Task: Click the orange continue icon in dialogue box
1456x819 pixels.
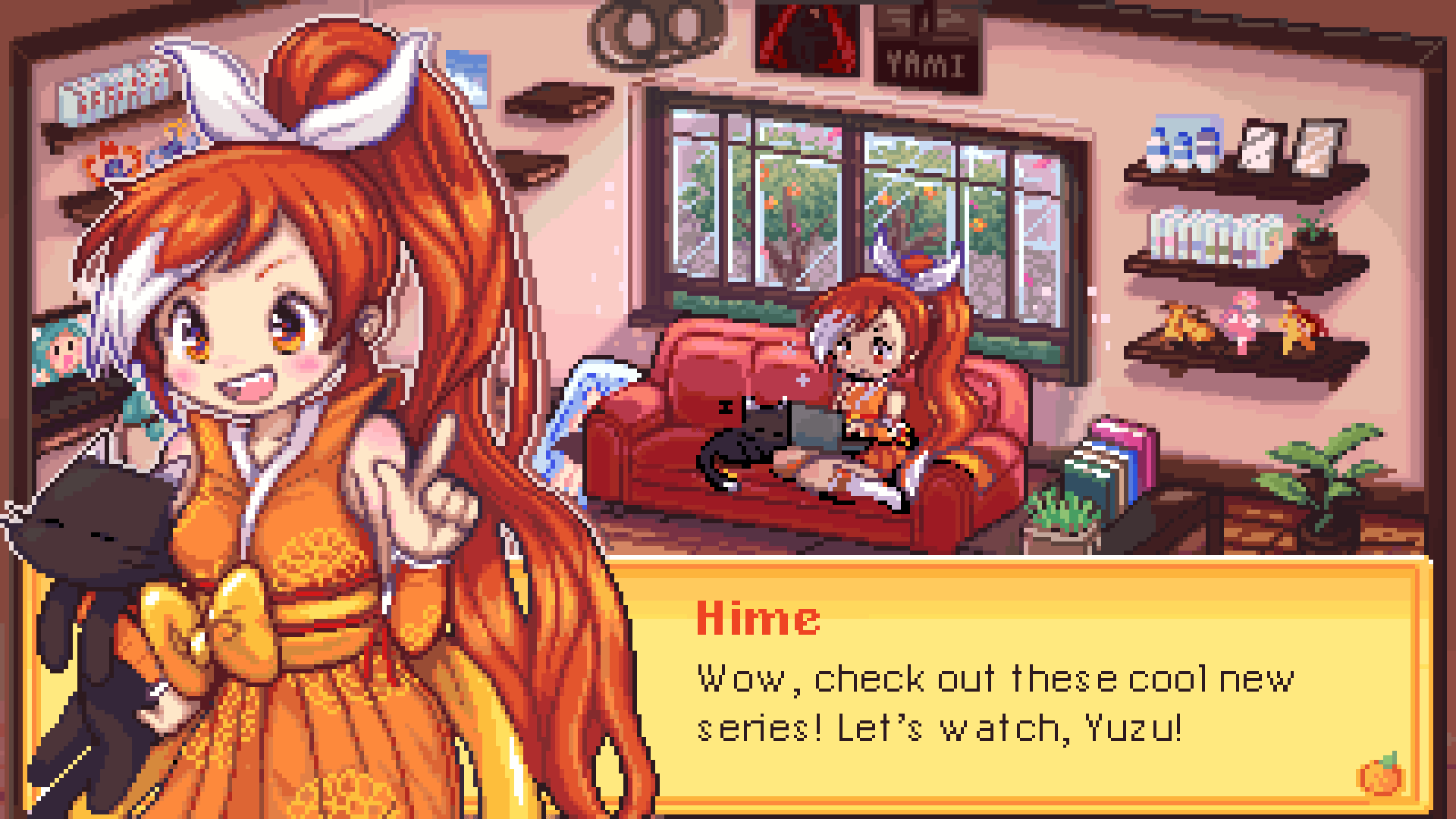Action: click(1380, 774)
